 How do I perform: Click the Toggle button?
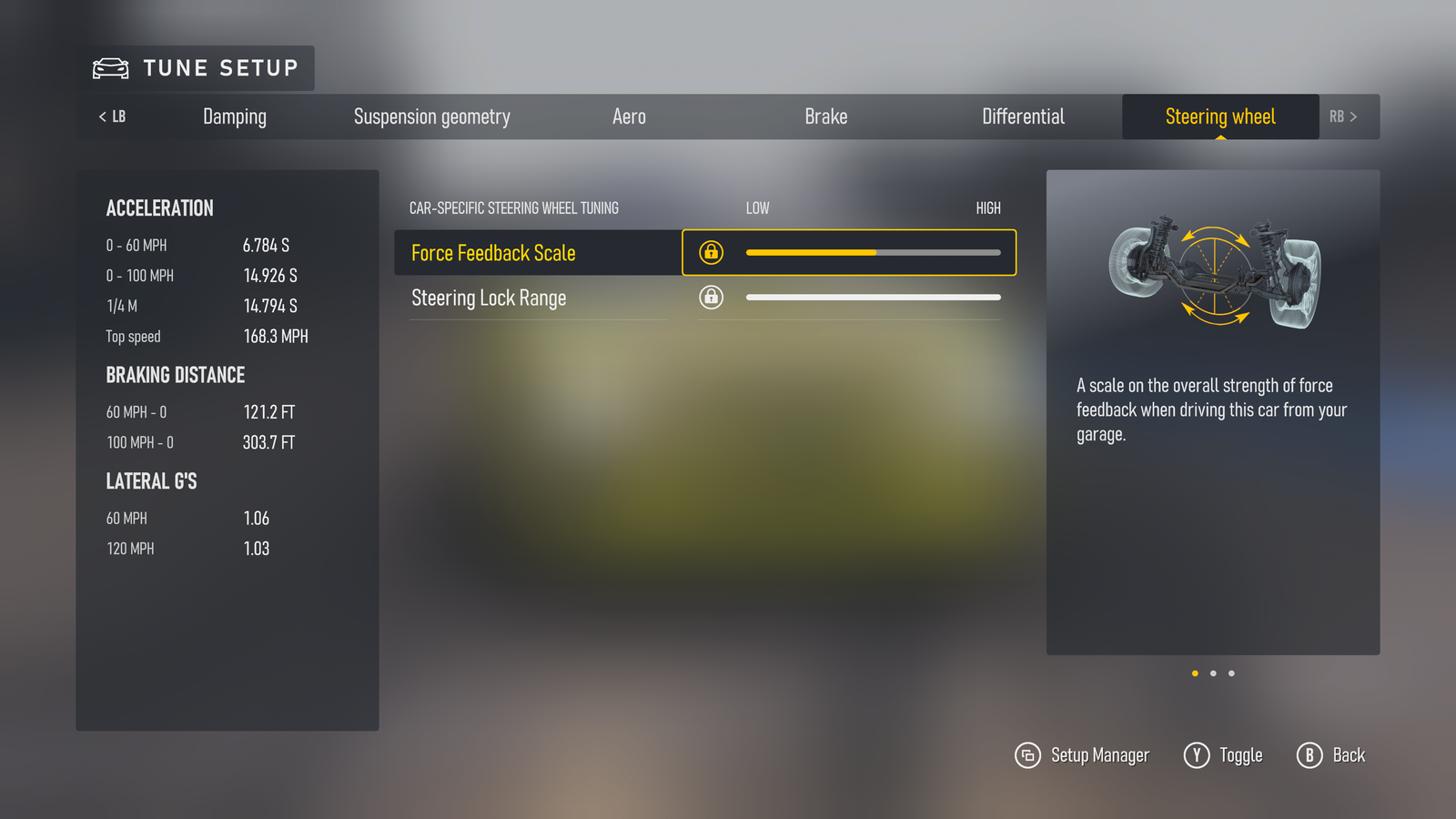(1223, 755)
